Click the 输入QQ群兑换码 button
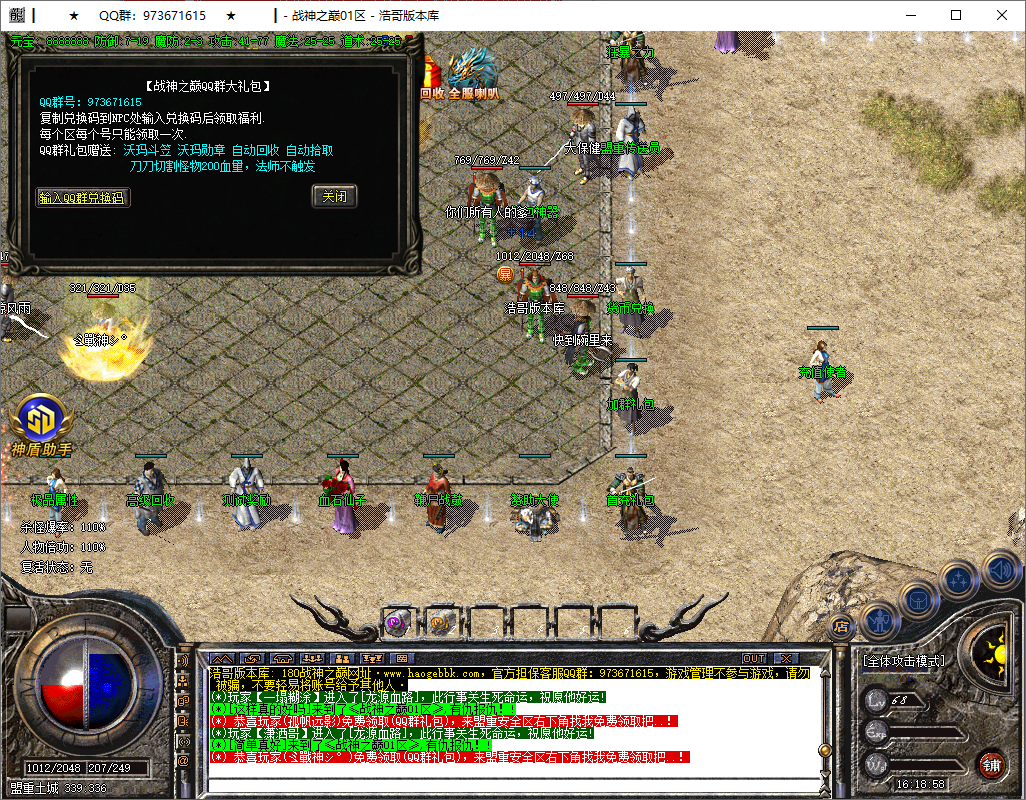Image resolution: width=1026 pixels, height=800 pixels. (x=83, y=198)
